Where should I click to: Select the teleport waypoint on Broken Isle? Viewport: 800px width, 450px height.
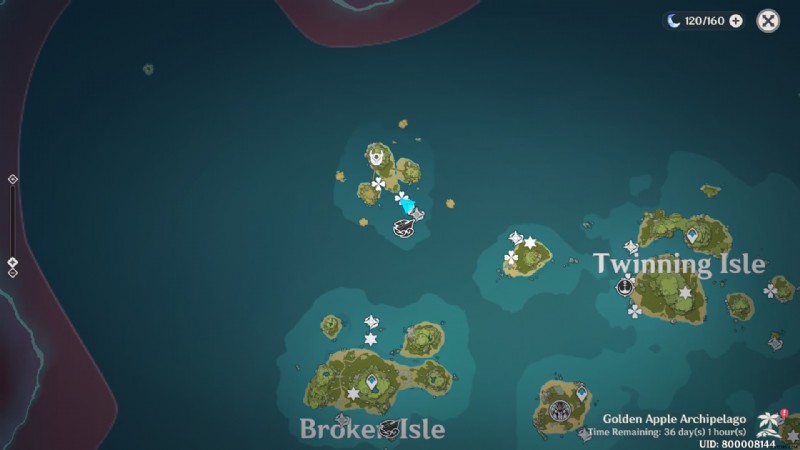click(x=372, y=381)
